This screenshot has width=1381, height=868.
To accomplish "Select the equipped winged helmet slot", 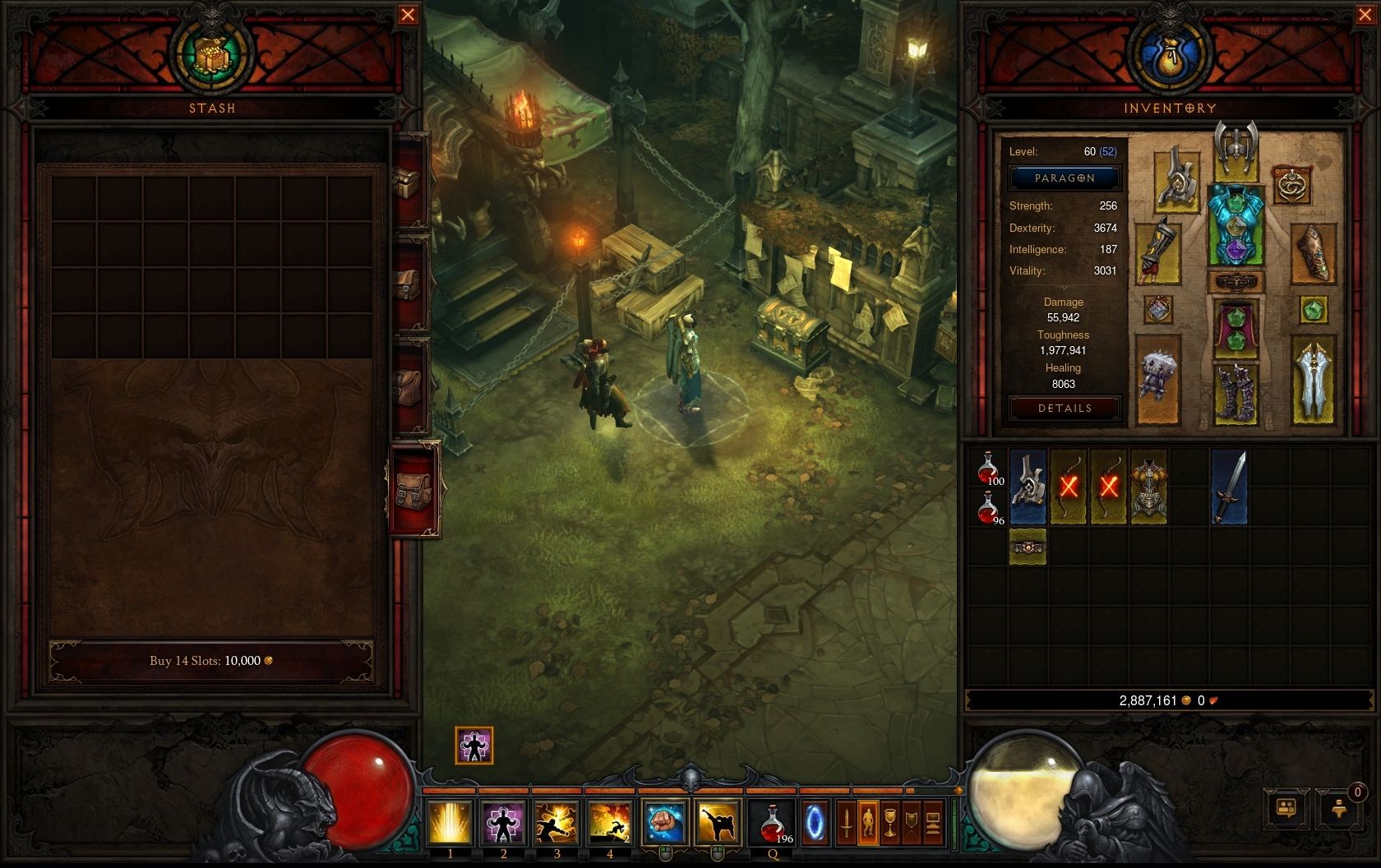I will pyautogui.click(x=1236, y=150).
